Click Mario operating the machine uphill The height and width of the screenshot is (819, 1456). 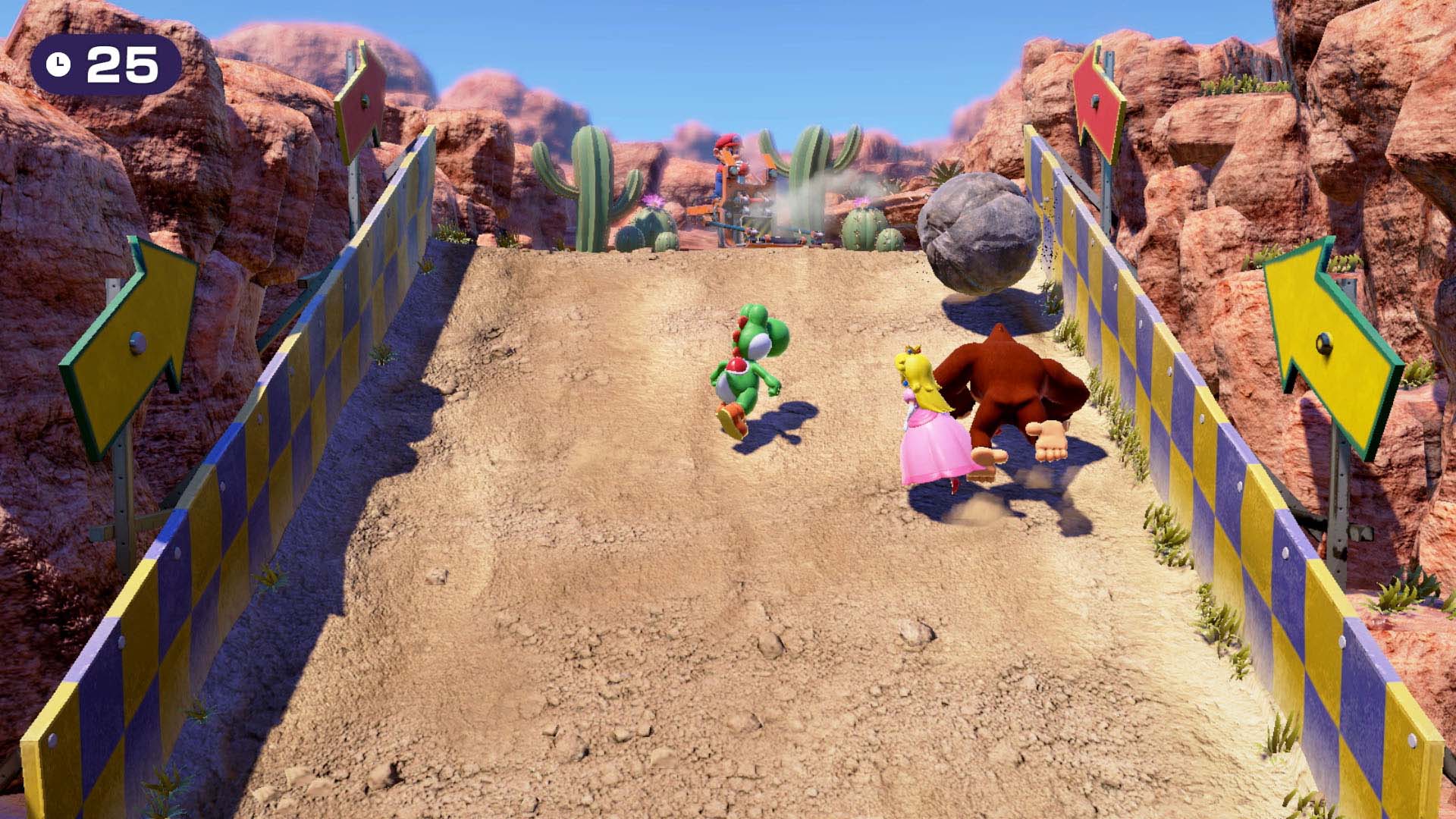pyautogui.click(x=726, y=163)
